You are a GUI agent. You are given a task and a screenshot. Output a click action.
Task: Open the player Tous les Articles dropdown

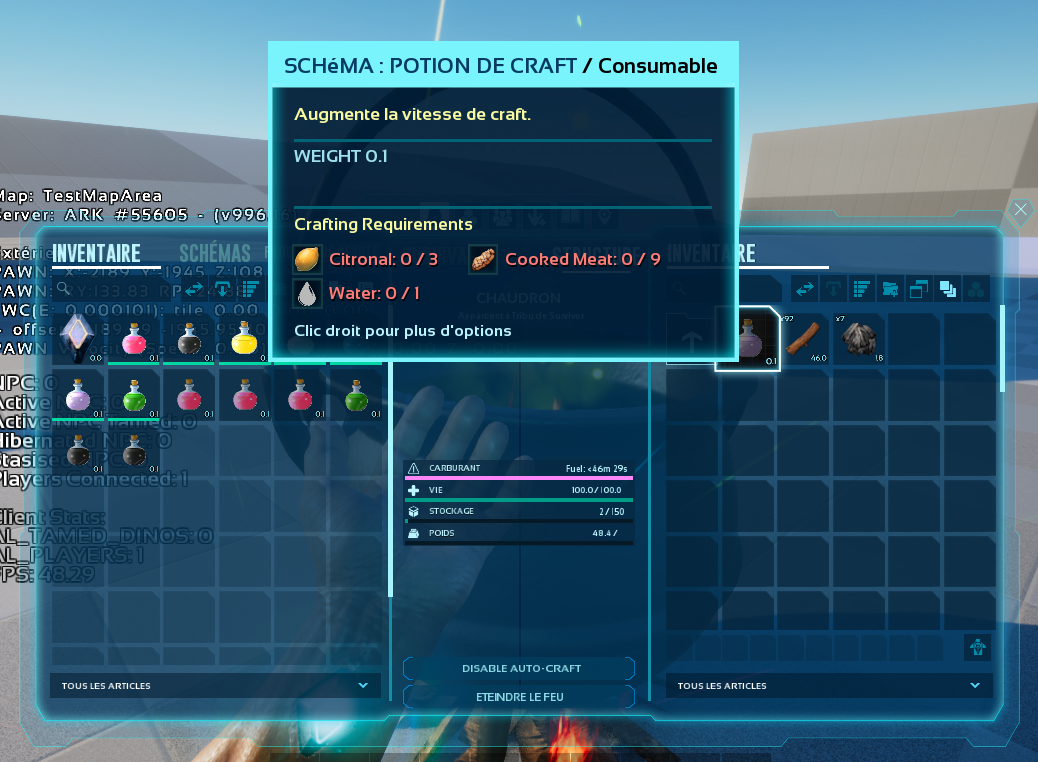point(215,686)
